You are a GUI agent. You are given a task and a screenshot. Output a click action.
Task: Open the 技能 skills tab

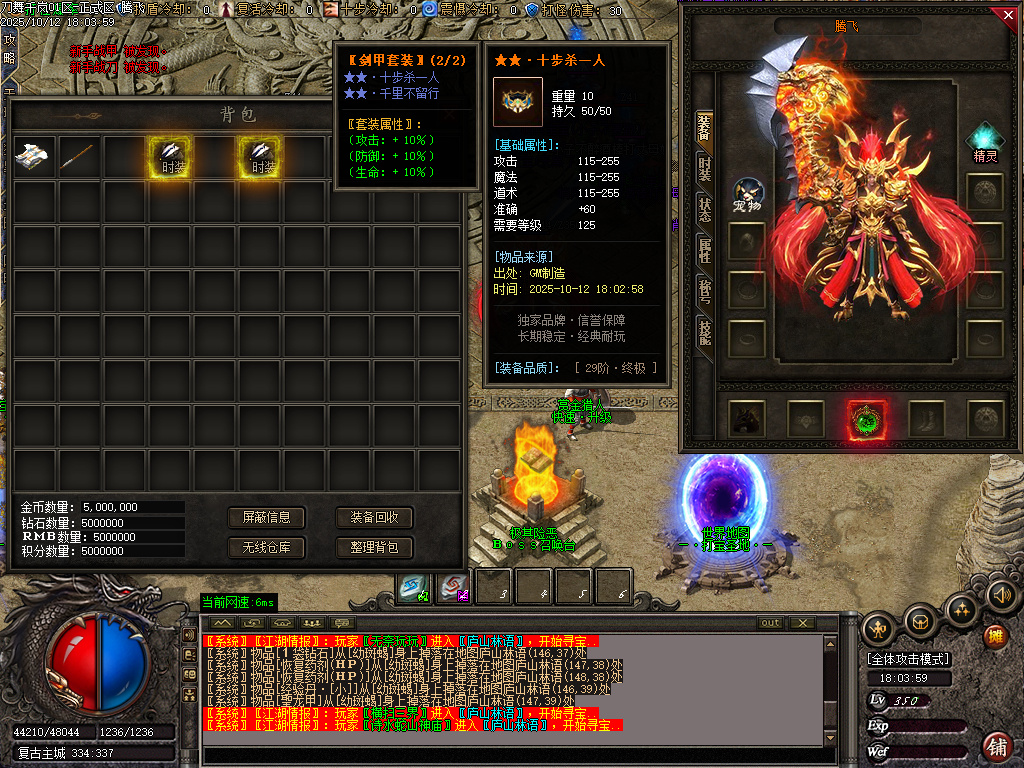coord(704,333)
